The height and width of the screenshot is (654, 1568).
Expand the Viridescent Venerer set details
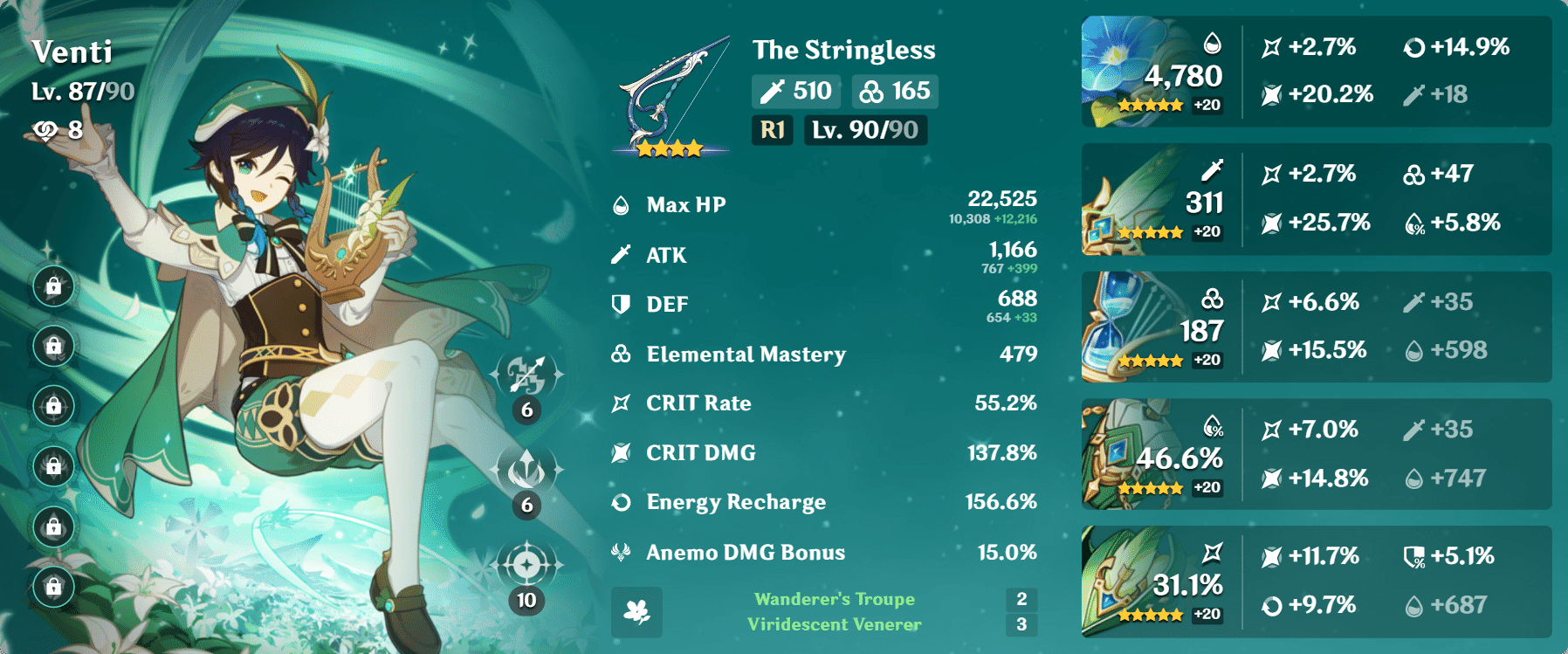836,624
